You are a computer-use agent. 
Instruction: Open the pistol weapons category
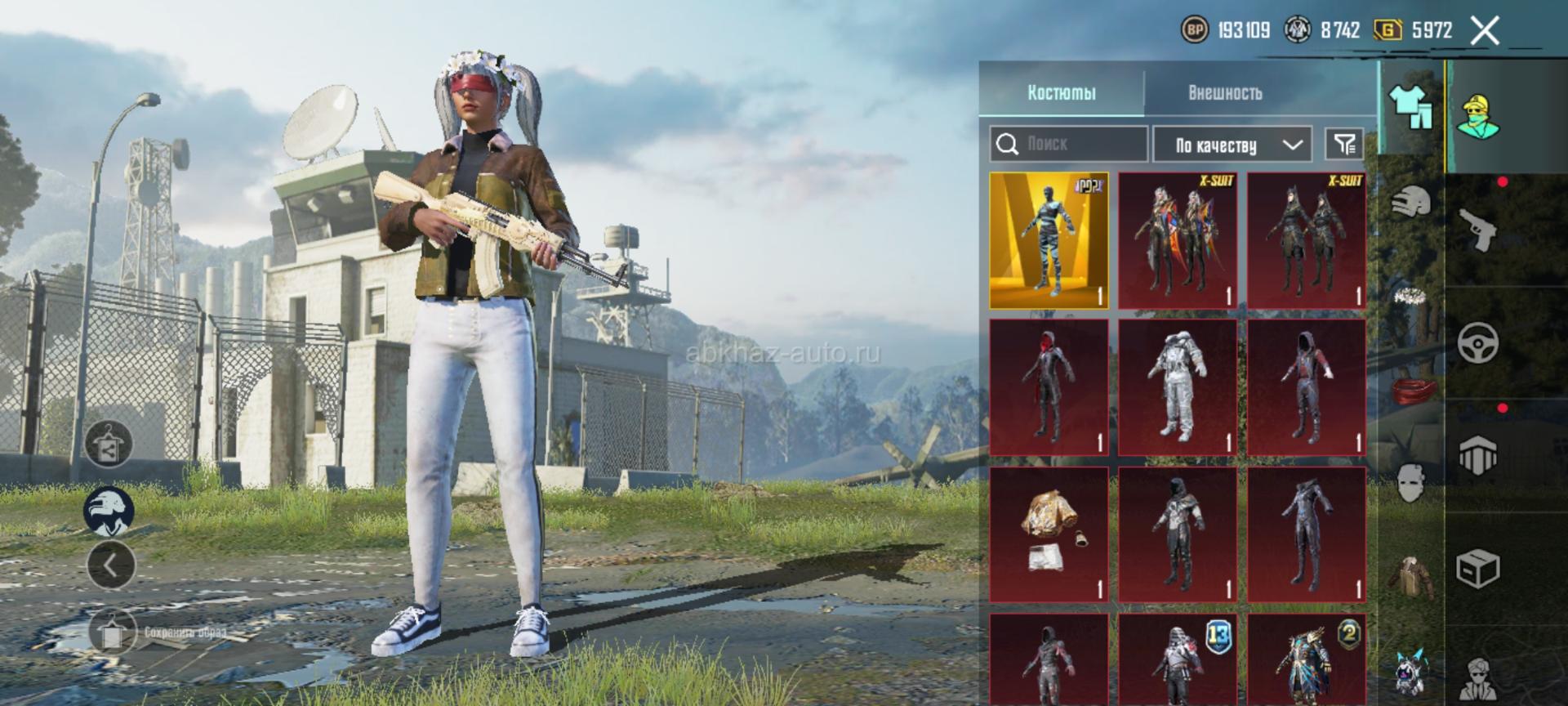(x=1478, y=229)
